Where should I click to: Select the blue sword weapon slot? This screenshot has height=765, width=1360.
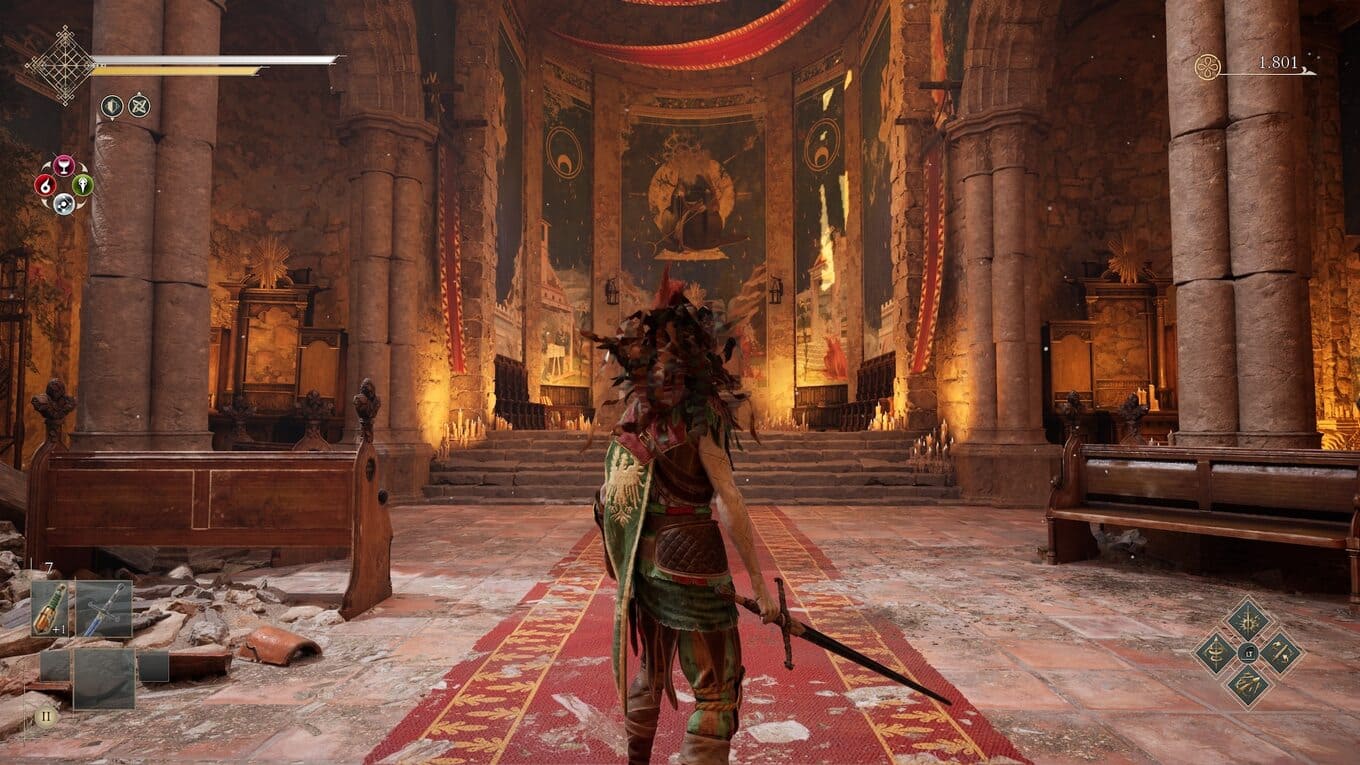(x=104, y=609)
